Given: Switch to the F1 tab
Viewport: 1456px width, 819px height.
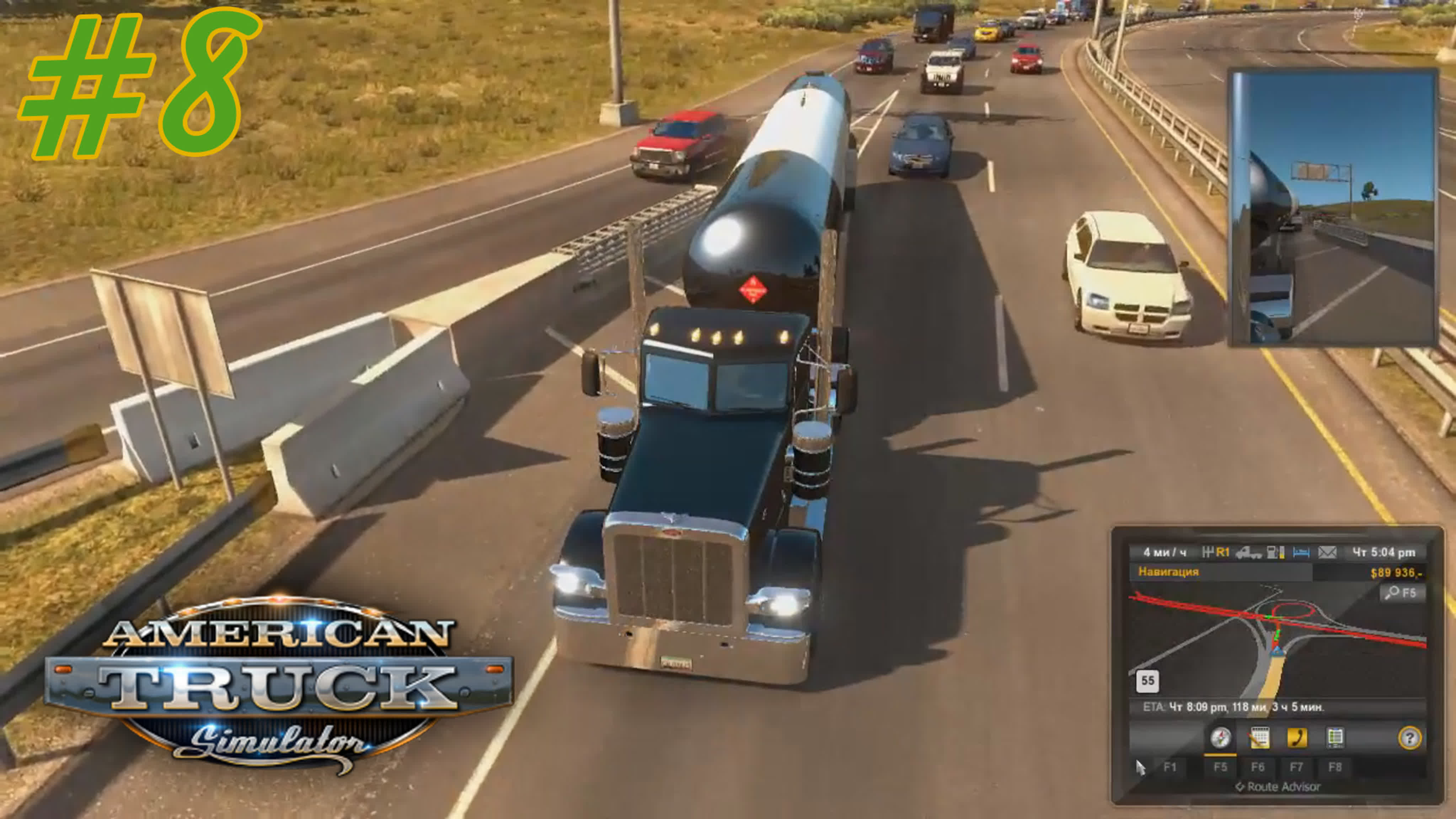Looking at the screenshot, I should [x=1169, y=767].
